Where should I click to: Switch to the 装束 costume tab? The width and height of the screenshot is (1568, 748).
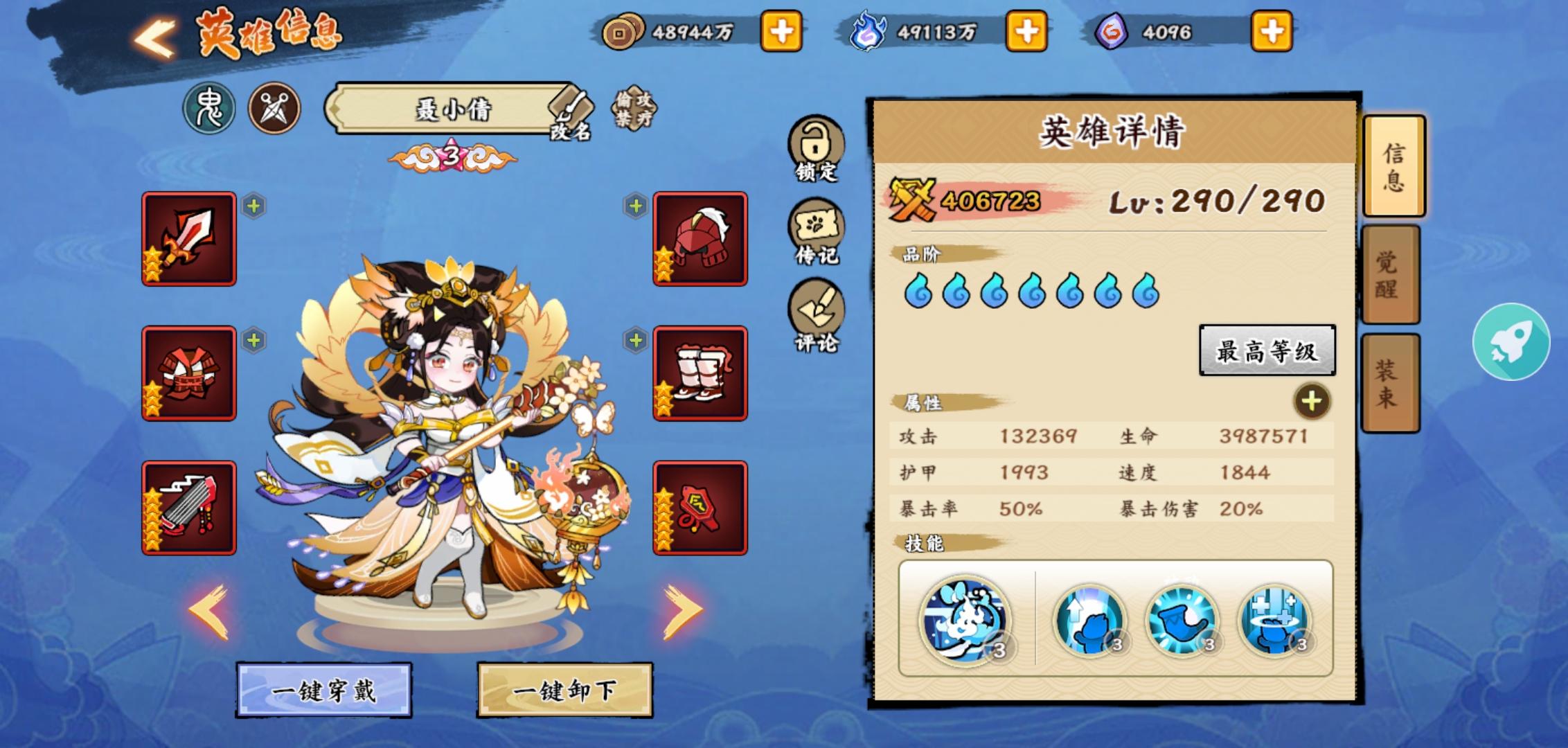coord(1394,382)
